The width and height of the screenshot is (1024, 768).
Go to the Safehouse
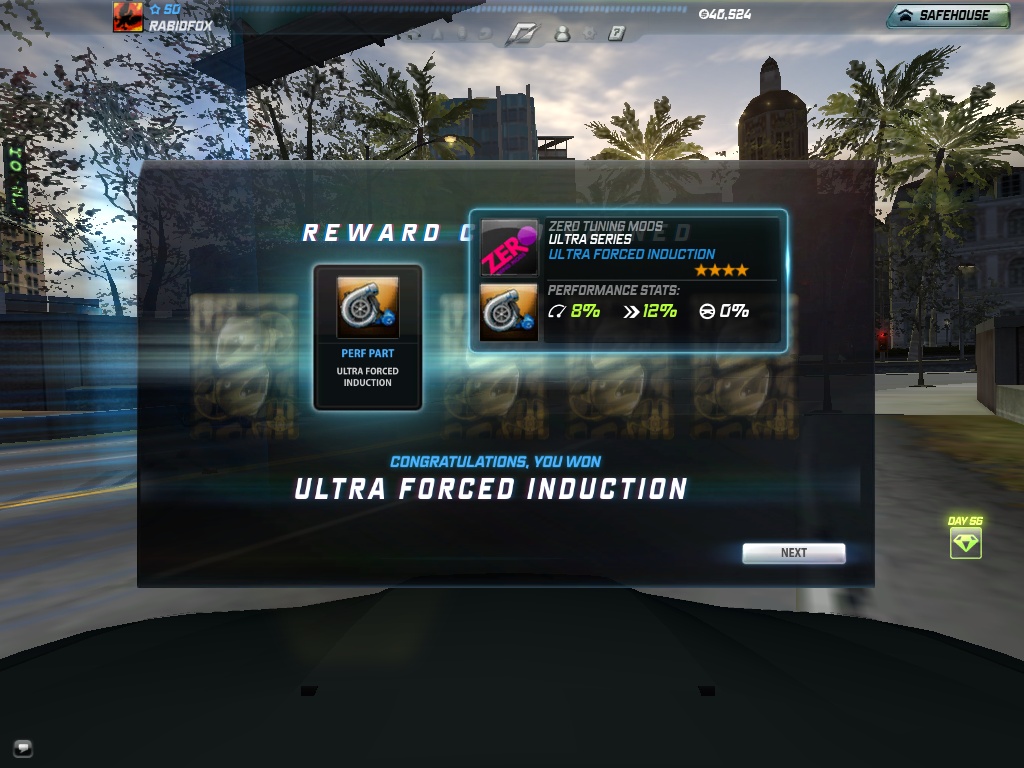(947, 16)
